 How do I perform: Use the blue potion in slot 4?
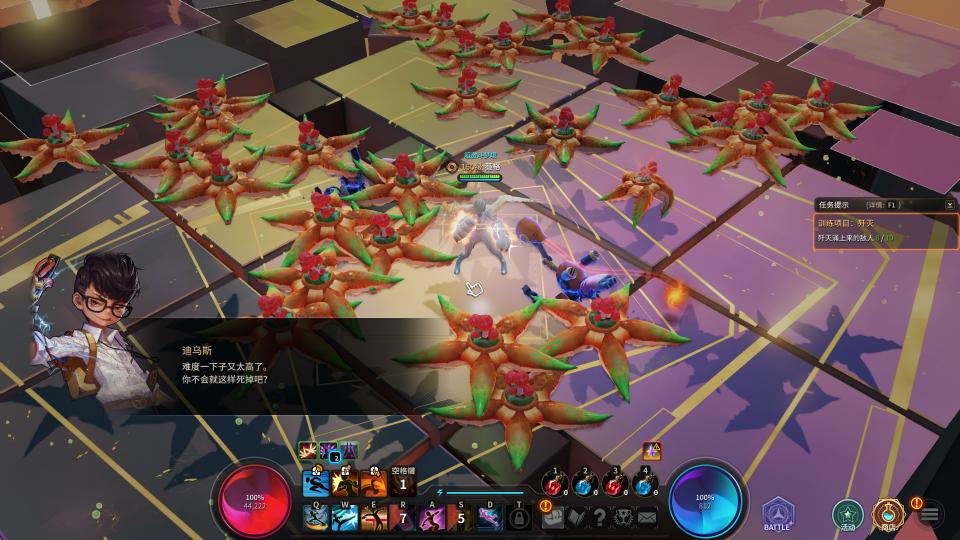pyautogui.click(x=644, y=485)
